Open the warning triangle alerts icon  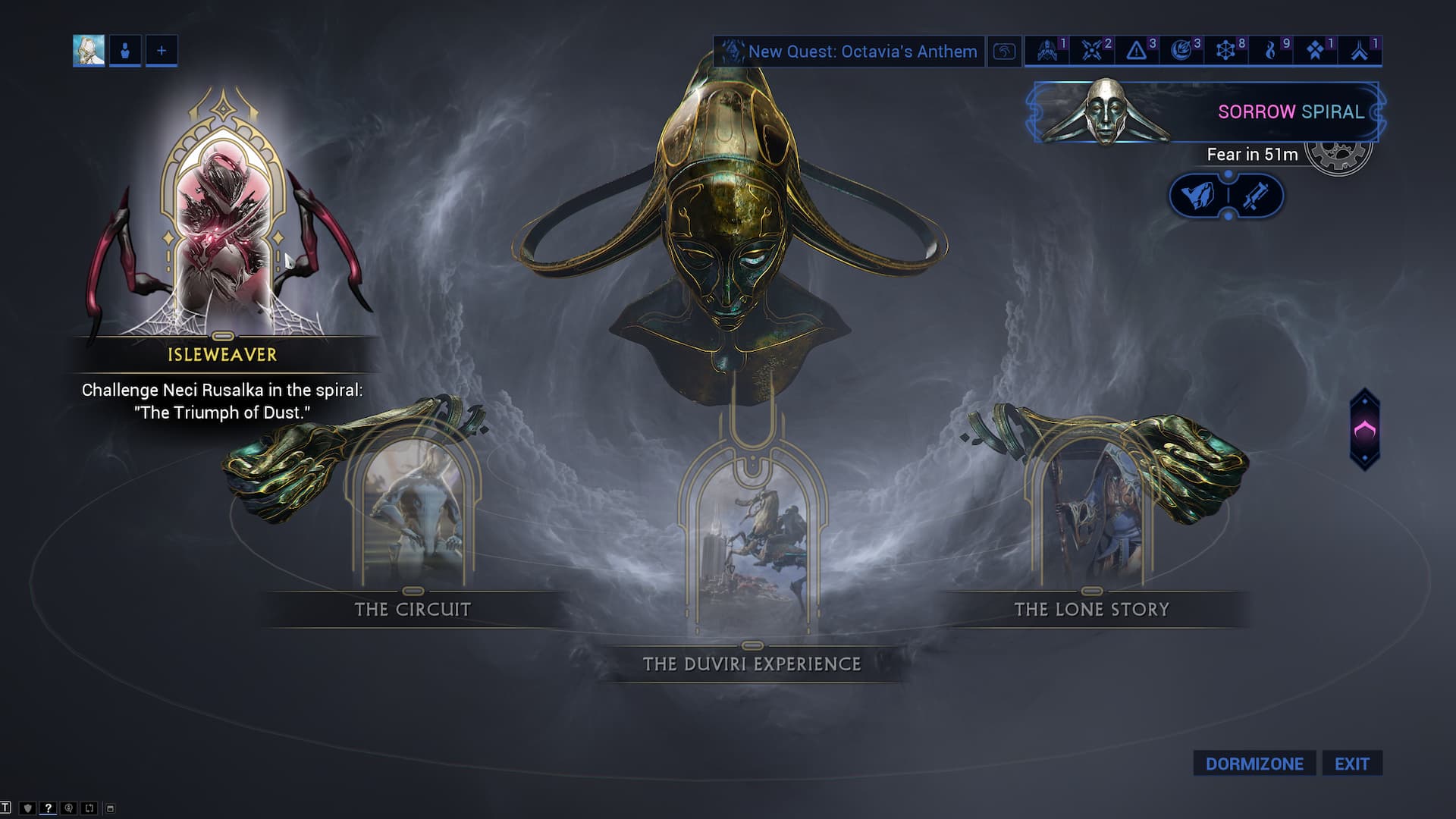point(1136,51)
